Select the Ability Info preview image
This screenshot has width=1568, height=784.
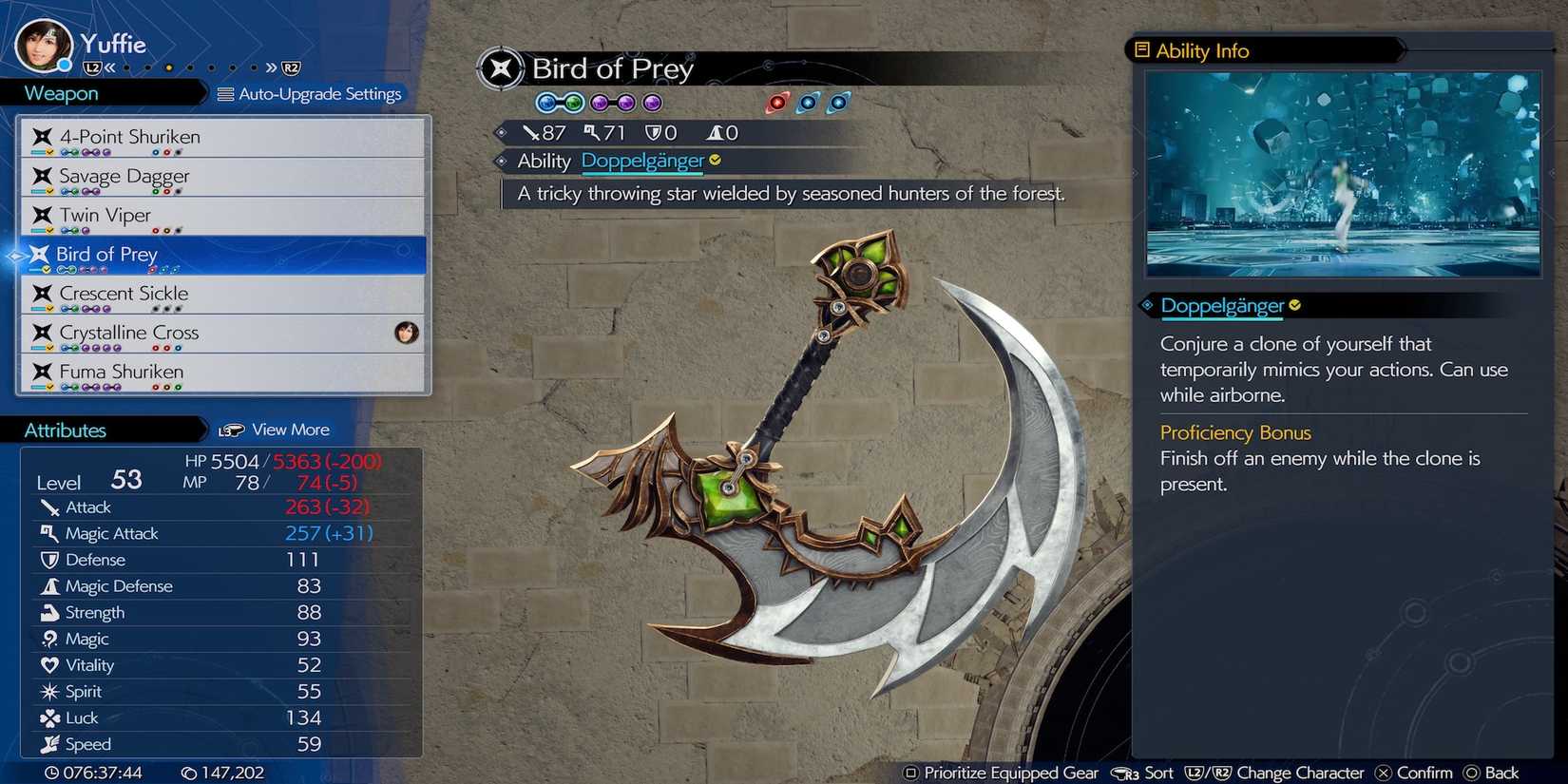tap(1343, 175)
